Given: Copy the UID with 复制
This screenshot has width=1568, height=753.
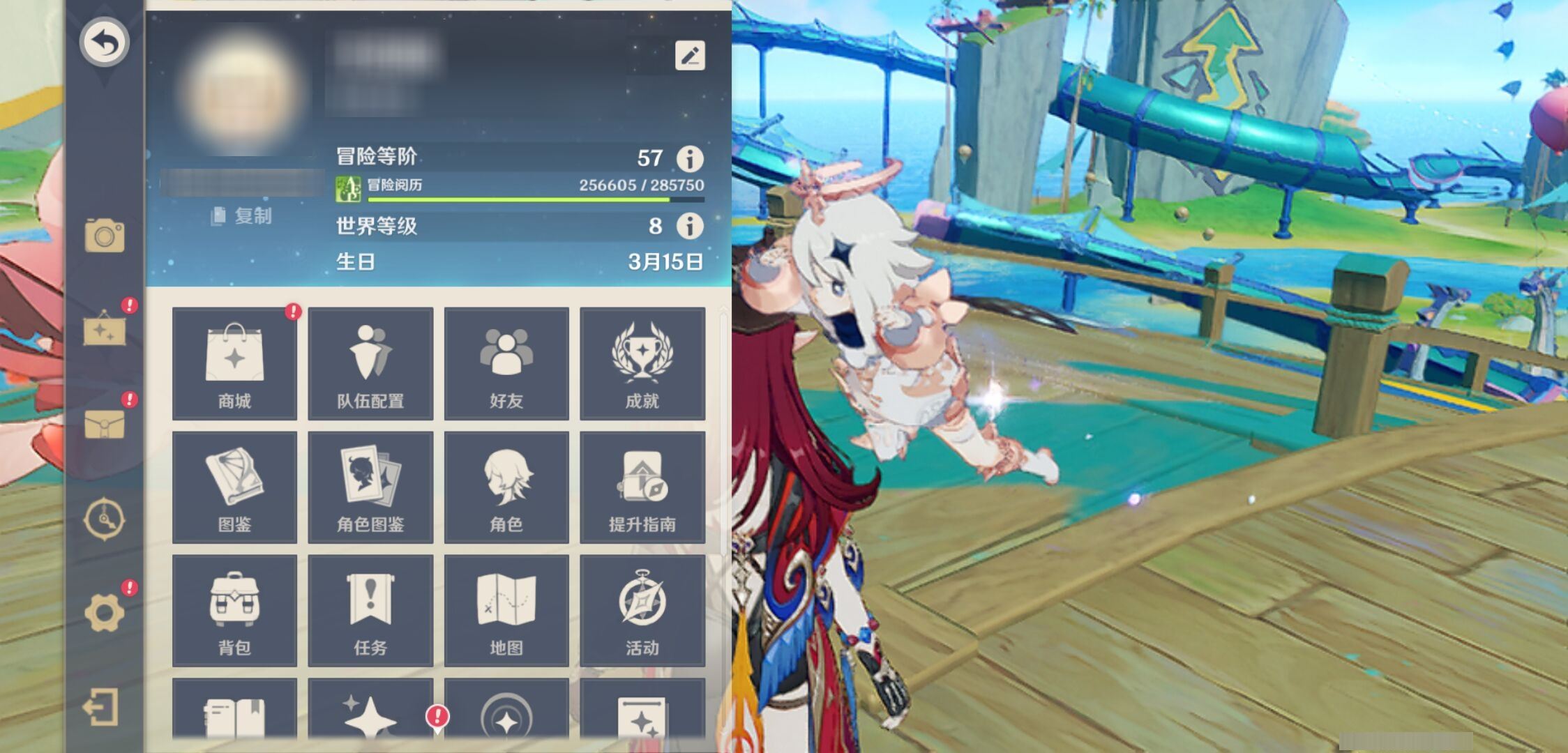Looking at the screenshot, I should (241, 216).
